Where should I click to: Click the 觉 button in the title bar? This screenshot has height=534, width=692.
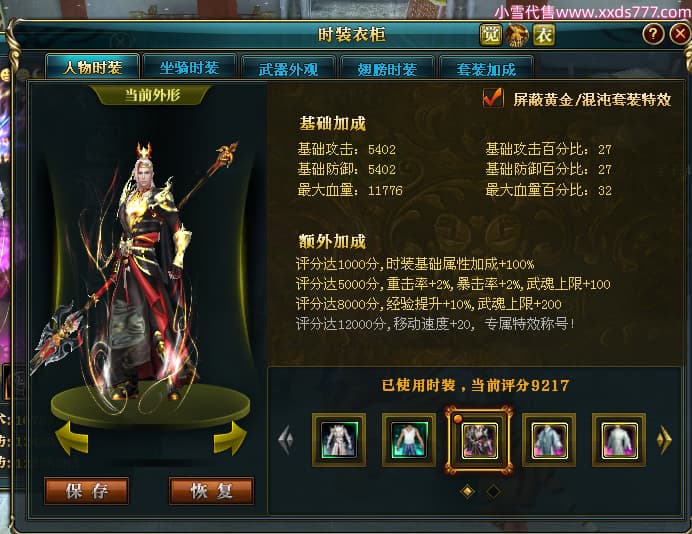pos(490,36)
